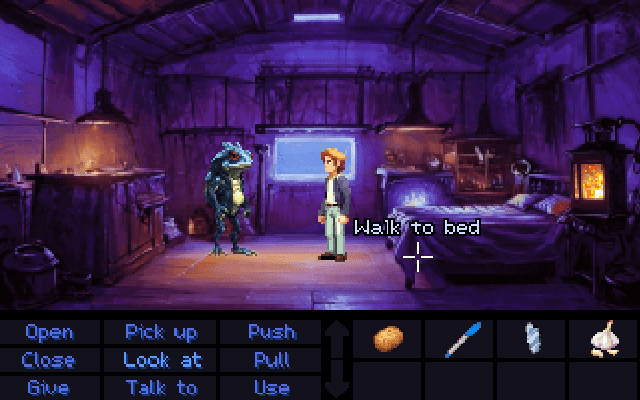The width and height of the screenshot is (640, 400).
Task: Choose the Pull verb
Action: (271, 360)
